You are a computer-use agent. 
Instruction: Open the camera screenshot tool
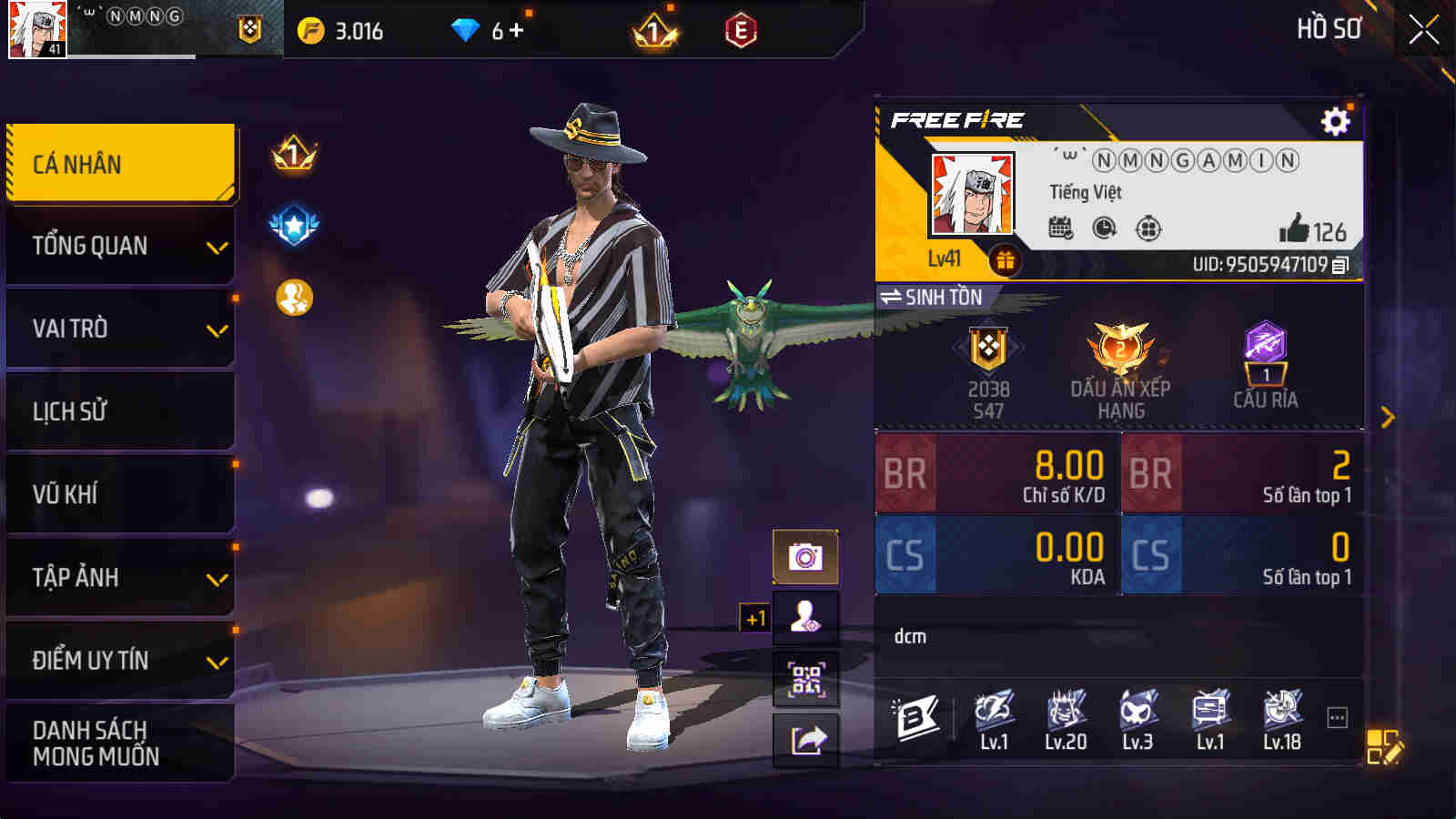click(804, 555)
